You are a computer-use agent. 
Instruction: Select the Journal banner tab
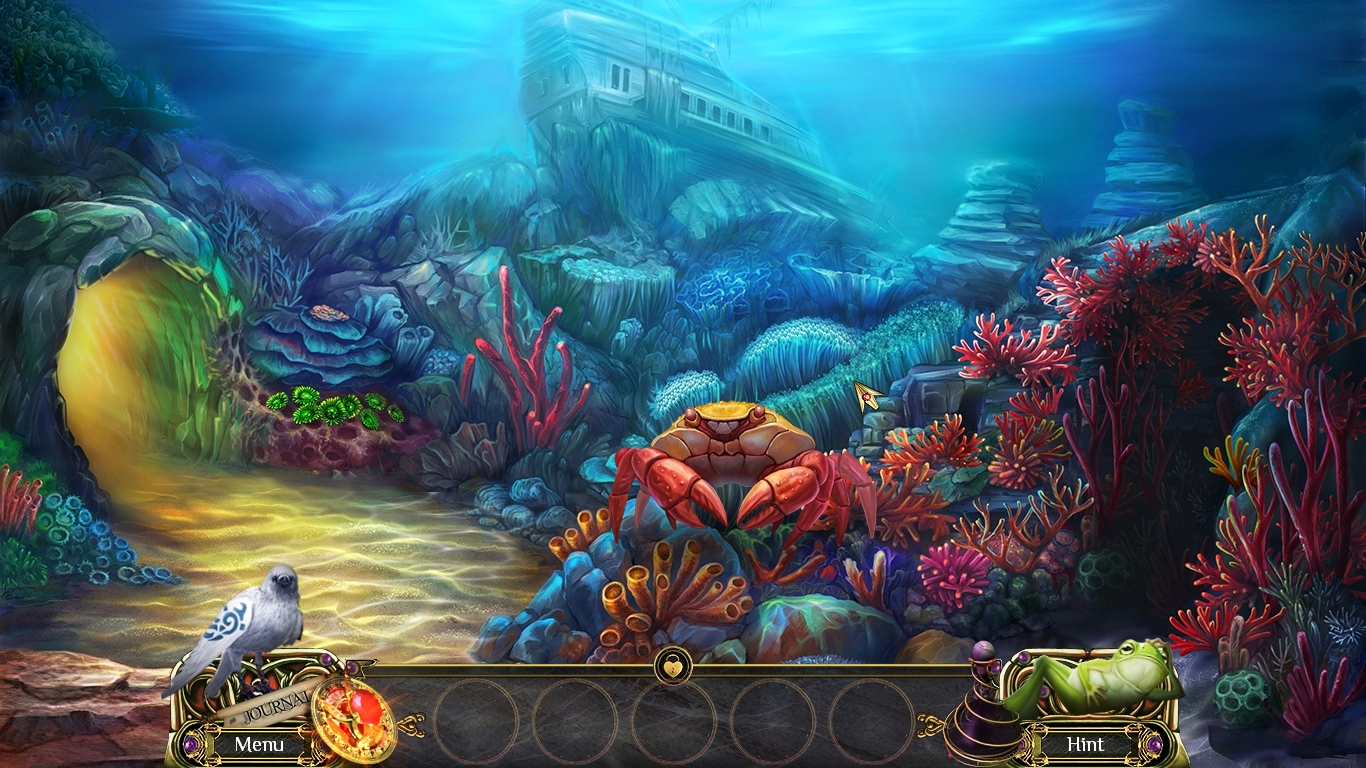point(275,706)
